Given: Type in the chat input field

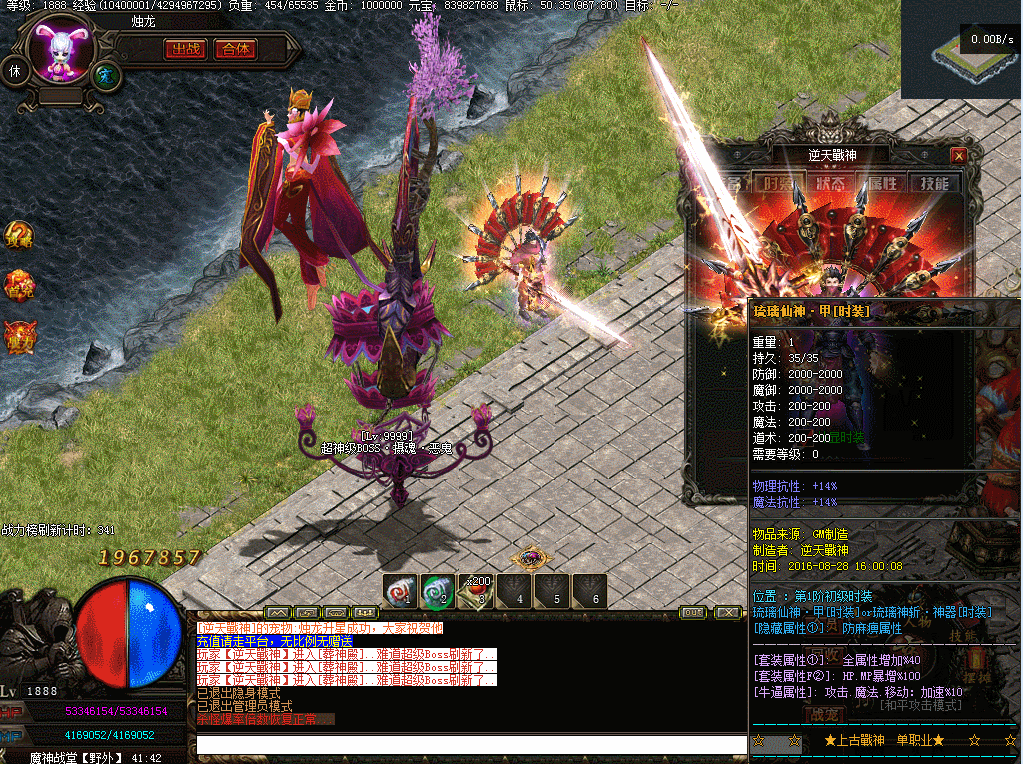Looking at the screenshot, I should 470,744.
